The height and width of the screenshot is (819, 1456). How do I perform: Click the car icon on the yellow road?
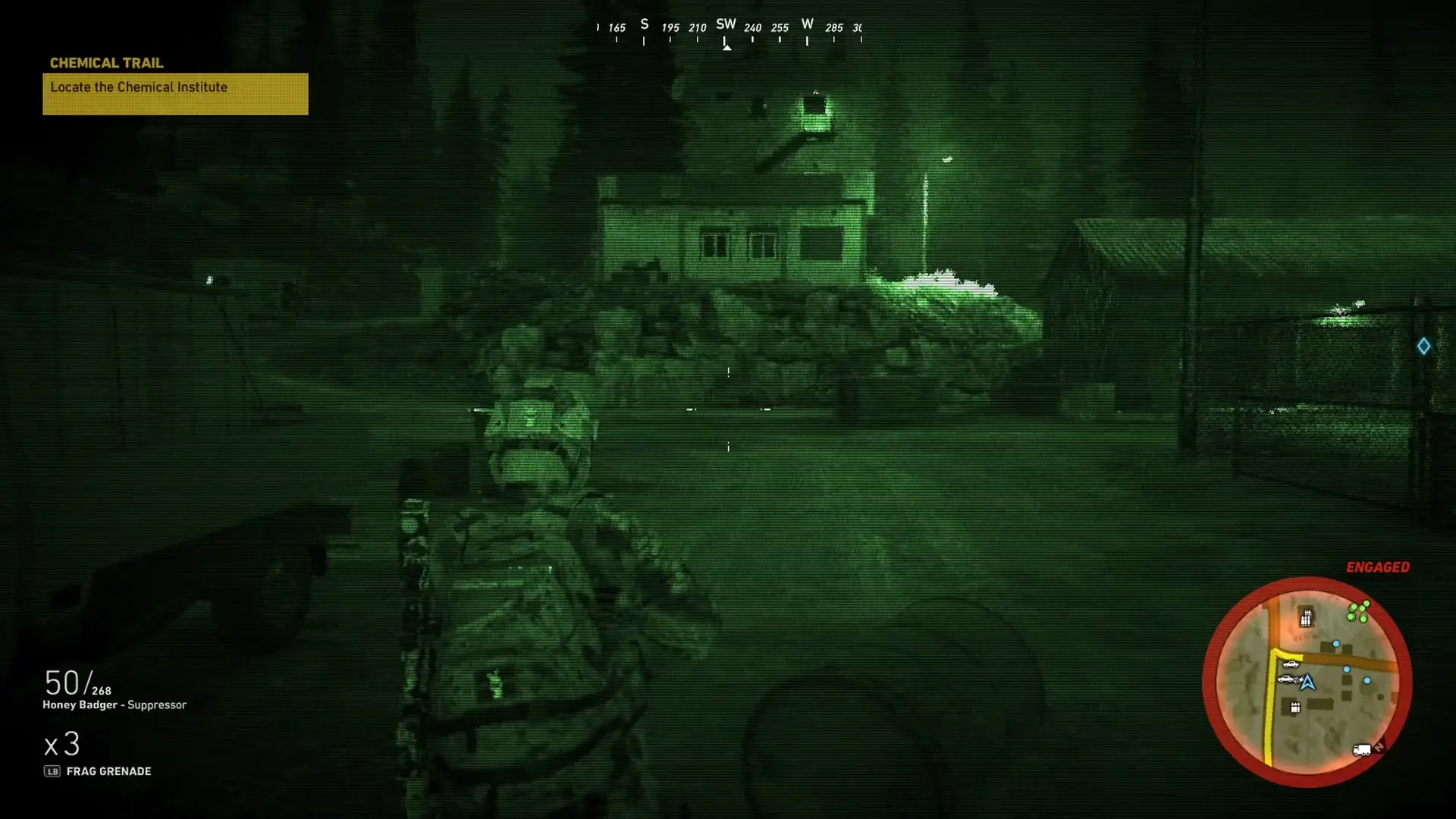1291,664
